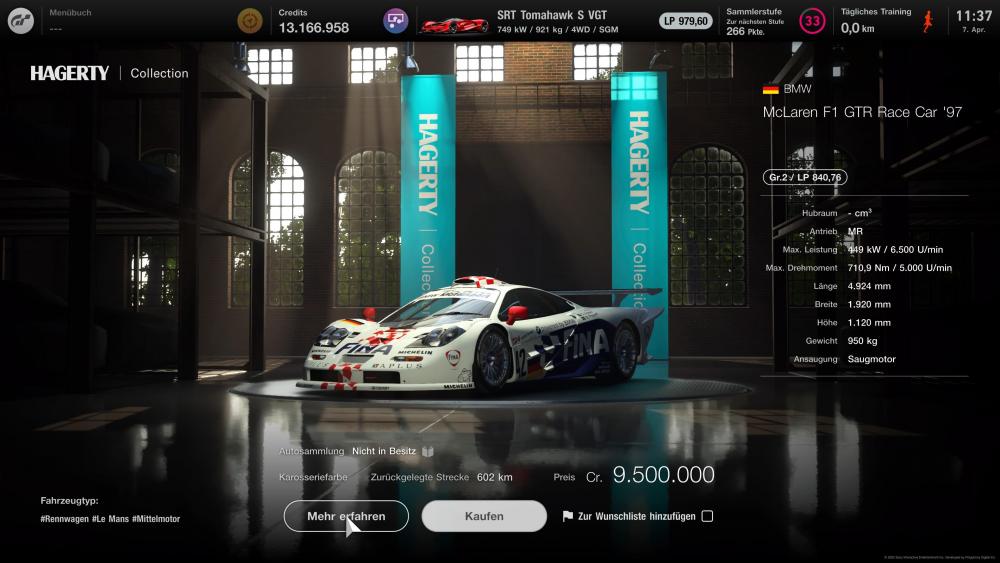Image resolution: width=1000 pixels, height=563 pixels.
Task: Select the Credits coin icon
Action: (250, 20)
